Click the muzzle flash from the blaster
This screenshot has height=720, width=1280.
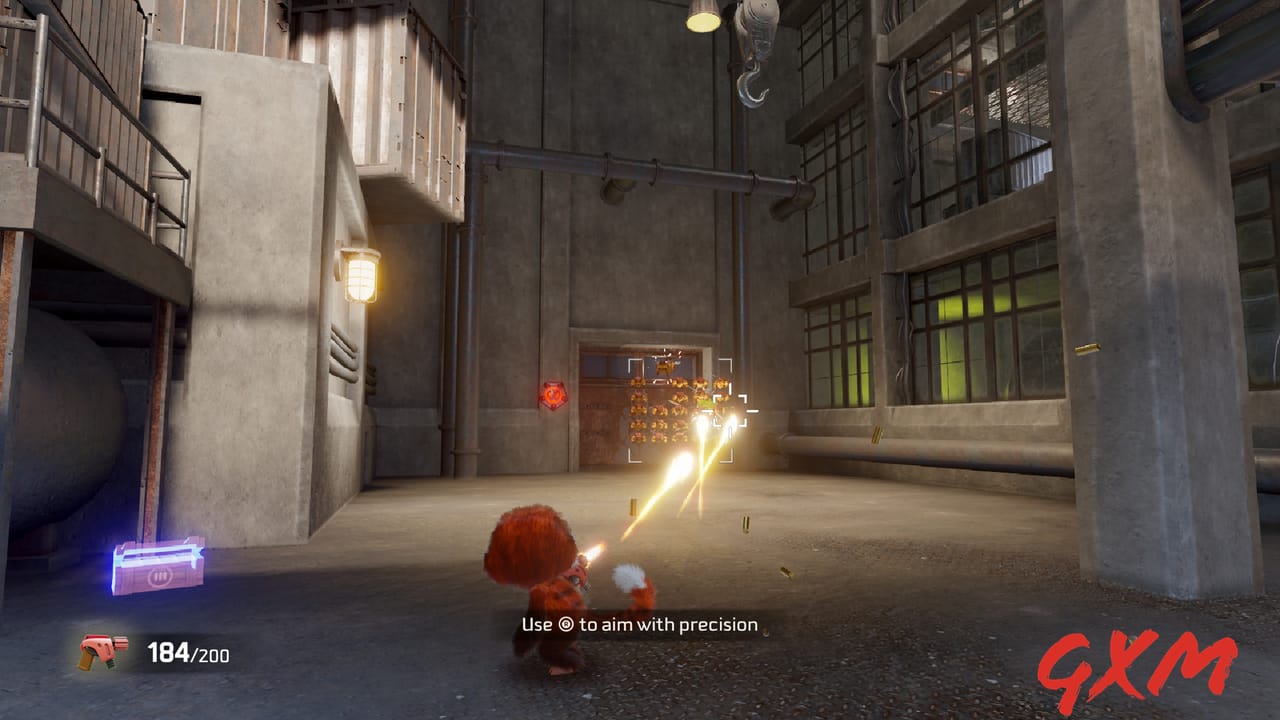point(592,551)
